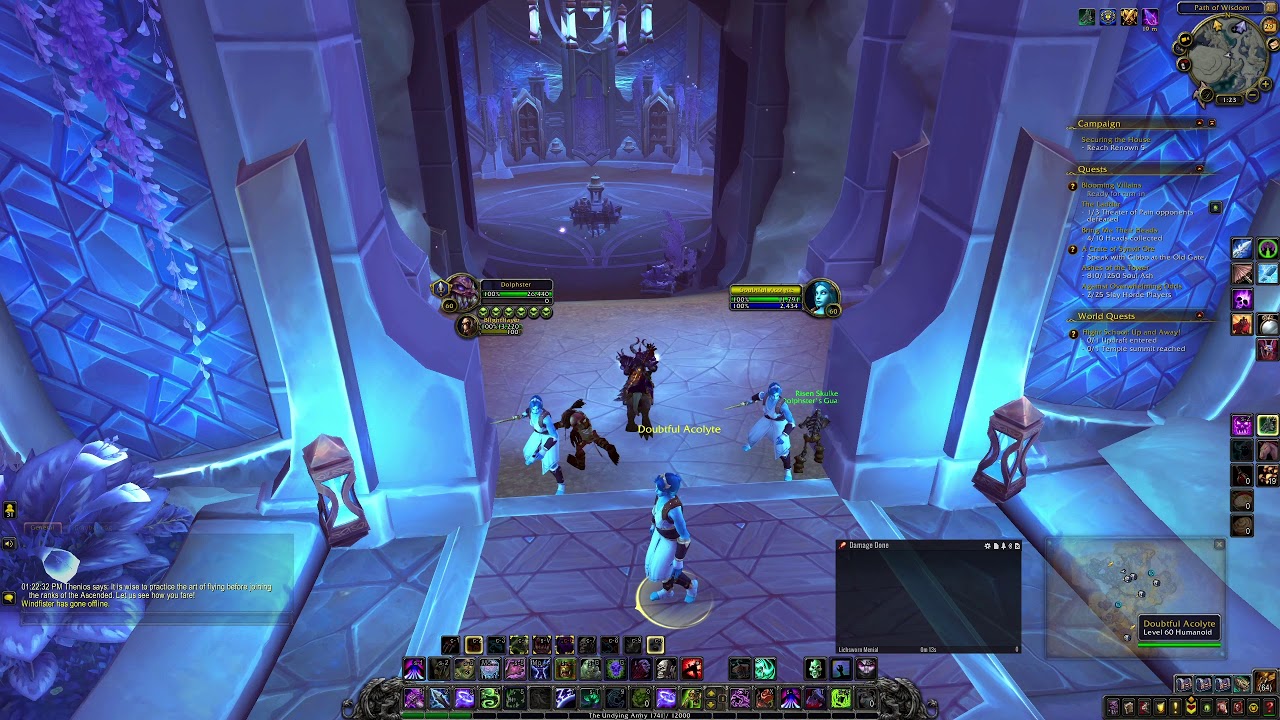Collapse the Campaign tracker section

point(1199,124)
